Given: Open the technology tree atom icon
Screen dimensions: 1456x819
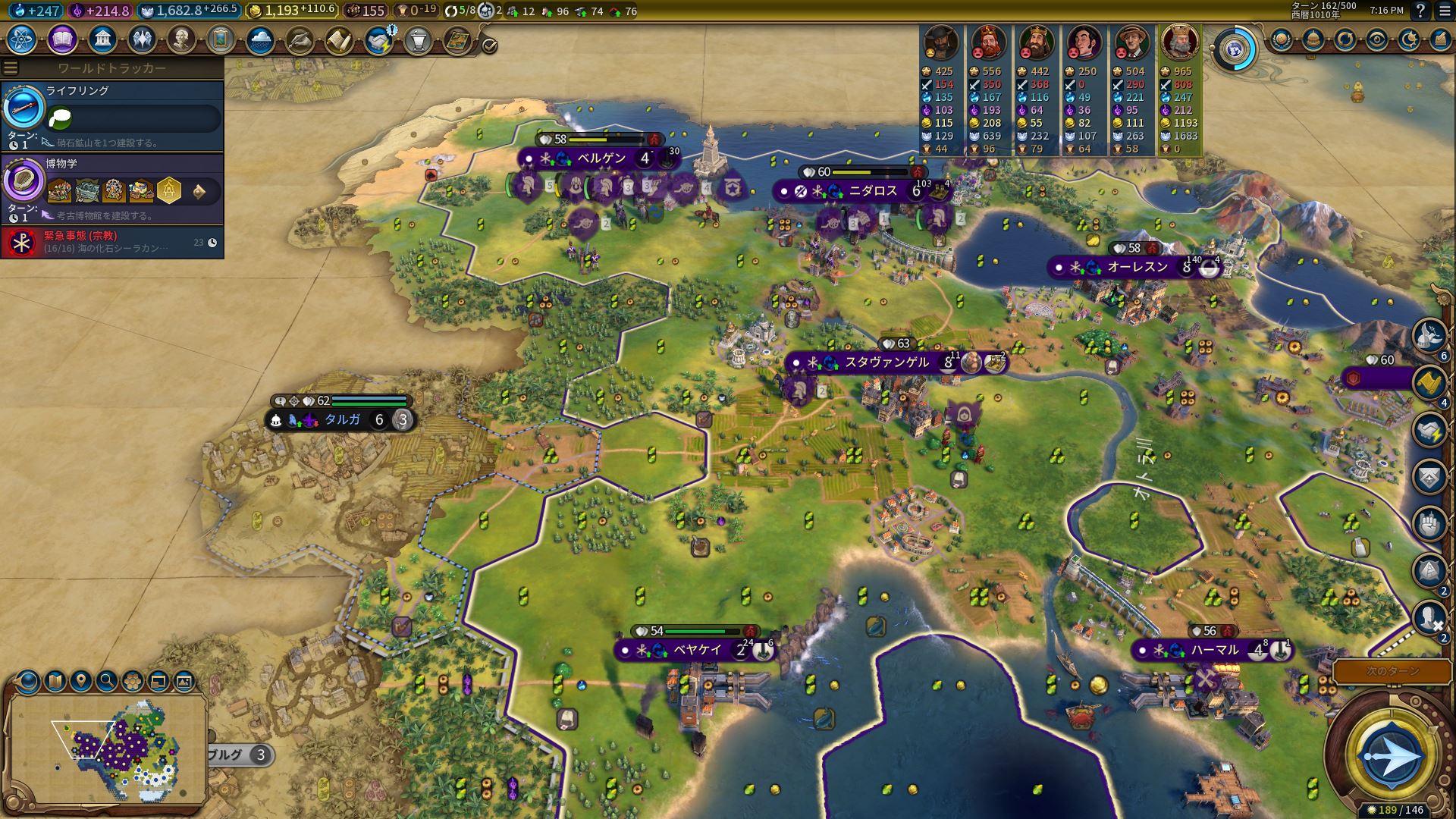Looking at the screenshot, I should tap(22, 39).
